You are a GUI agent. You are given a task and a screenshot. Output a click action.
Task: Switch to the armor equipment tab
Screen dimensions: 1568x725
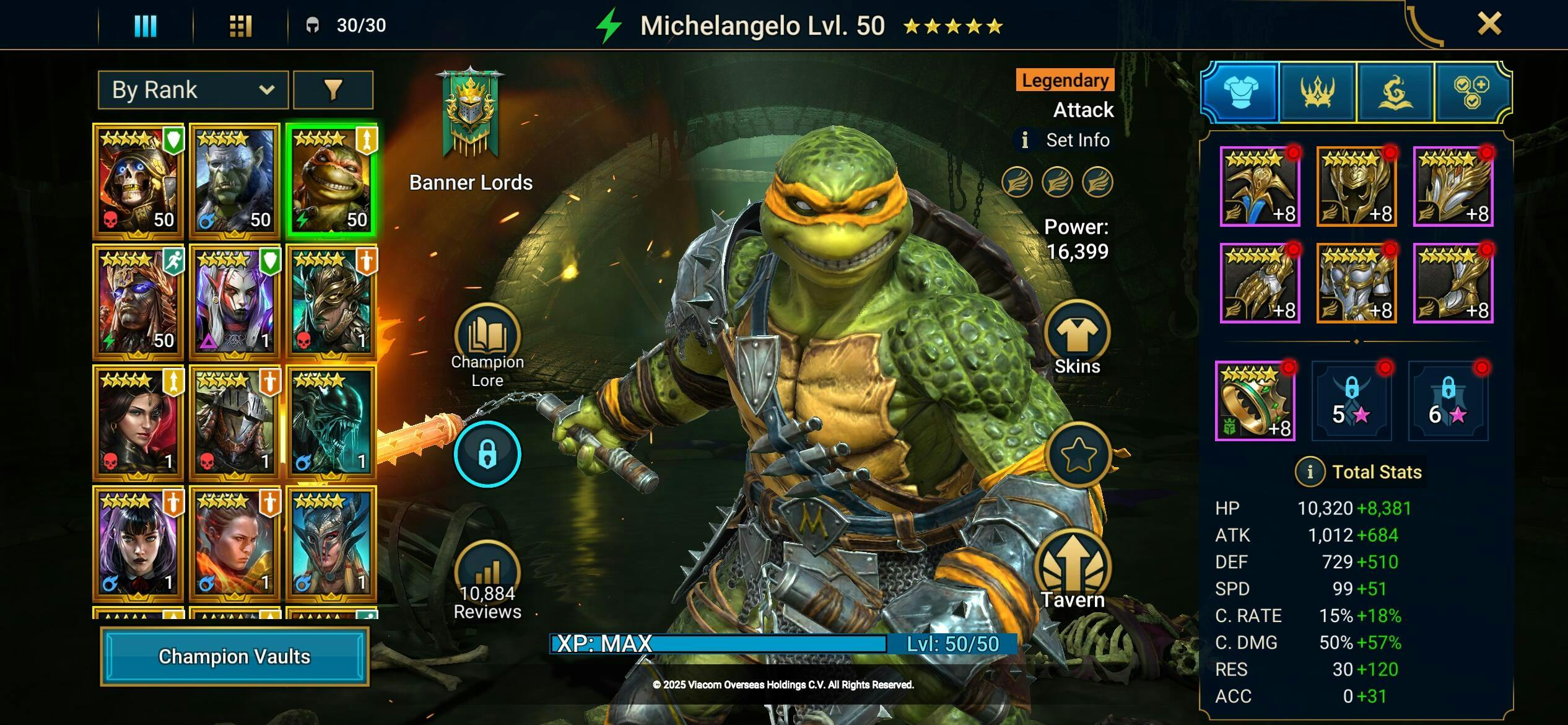click(x=1240, y=92)
